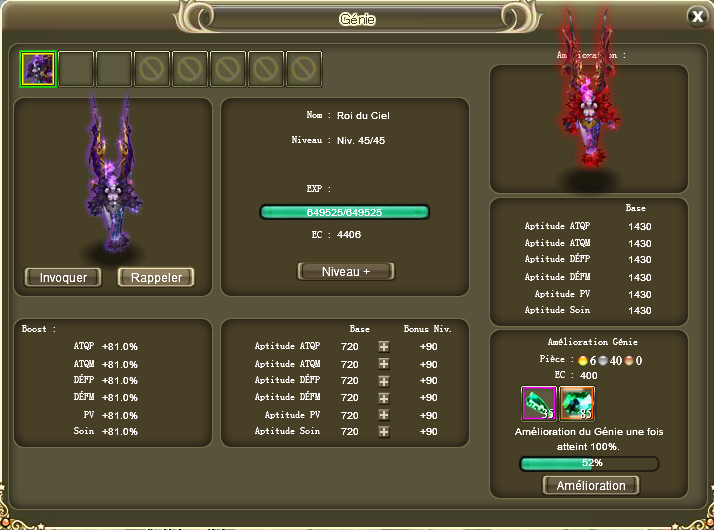Close the Génie window
714x530 pixels.
697,16
